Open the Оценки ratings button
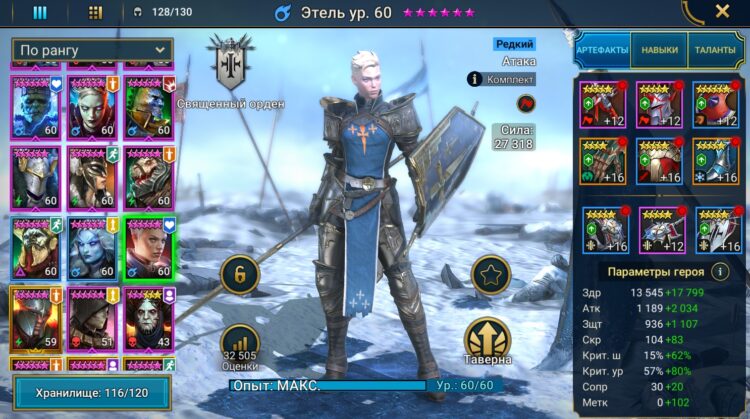Screen dimensions: 750x419 (239, 346)
